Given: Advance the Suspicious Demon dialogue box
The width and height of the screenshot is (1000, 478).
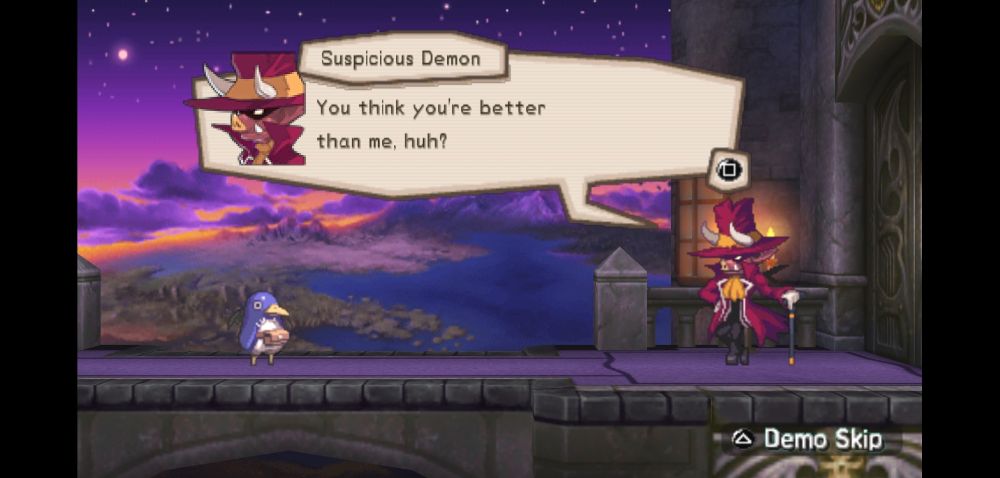Looking at the screenshot, I should pyautogui.click(x=727, y=170).
